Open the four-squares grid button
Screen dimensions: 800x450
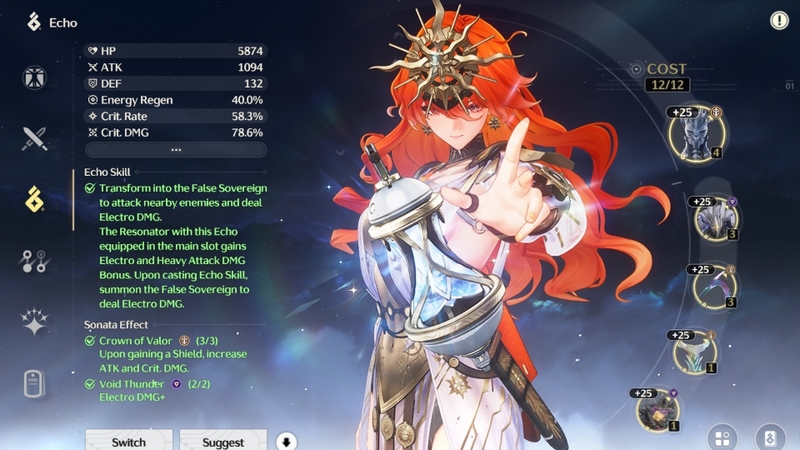pos(723,437)
